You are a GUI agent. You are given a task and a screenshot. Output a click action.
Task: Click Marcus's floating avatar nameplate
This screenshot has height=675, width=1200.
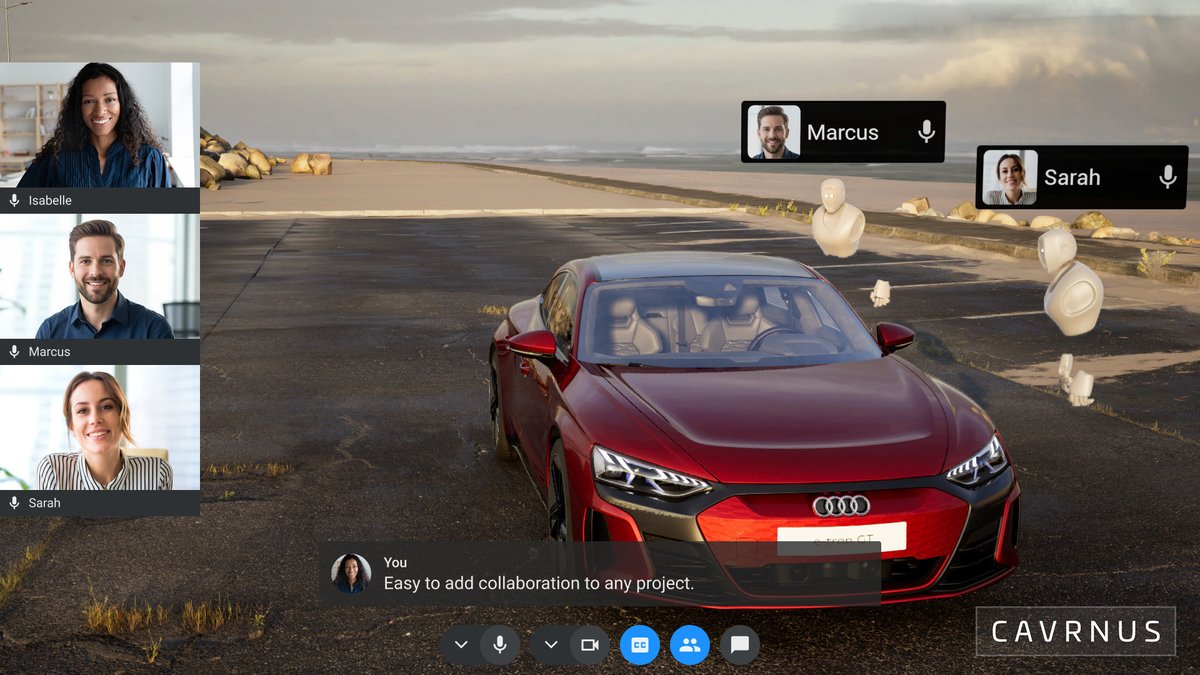pos(842,132)
